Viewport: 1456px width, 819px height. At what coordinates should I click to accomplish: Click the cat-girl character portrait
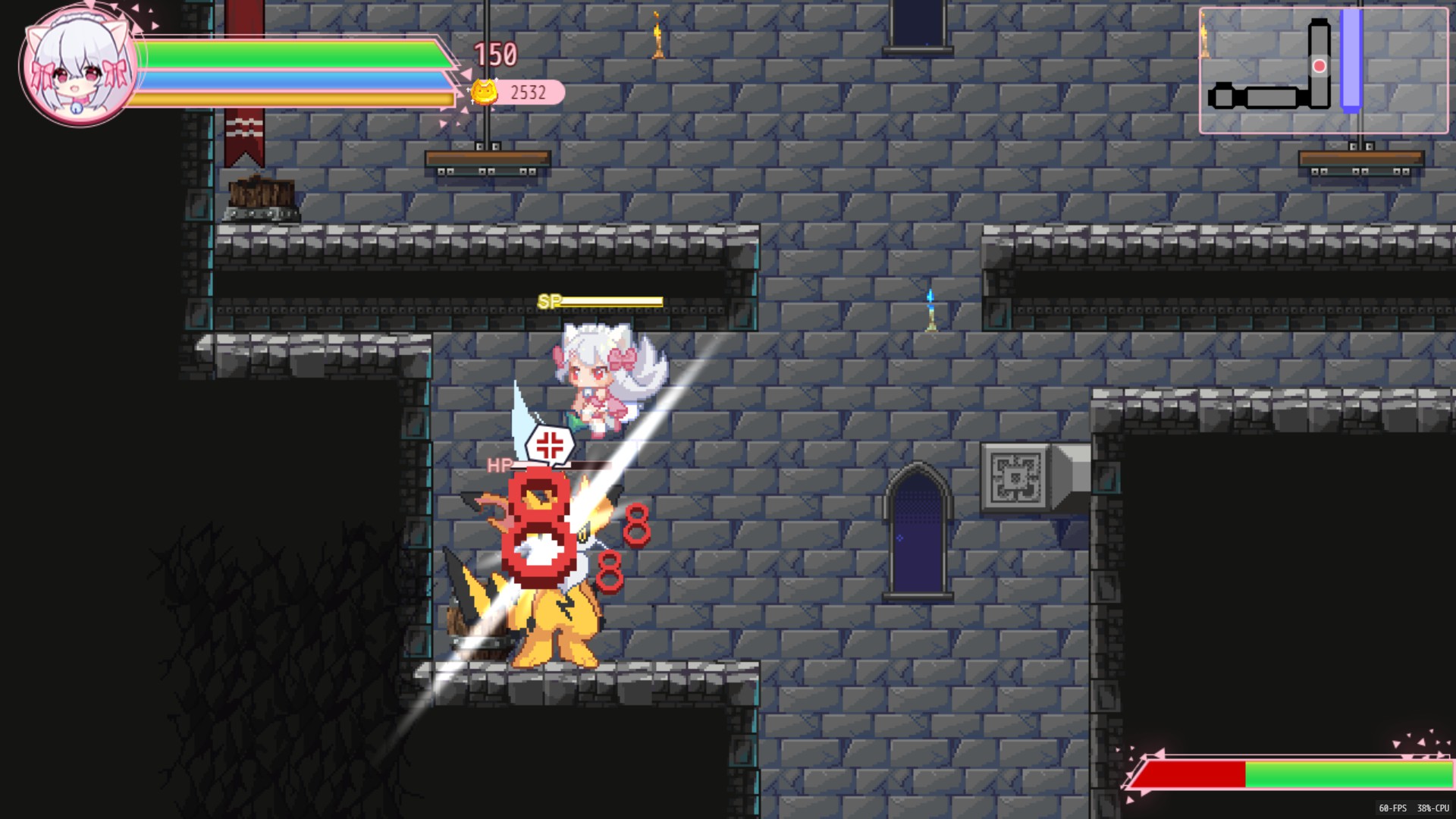[x=77, y=67]
